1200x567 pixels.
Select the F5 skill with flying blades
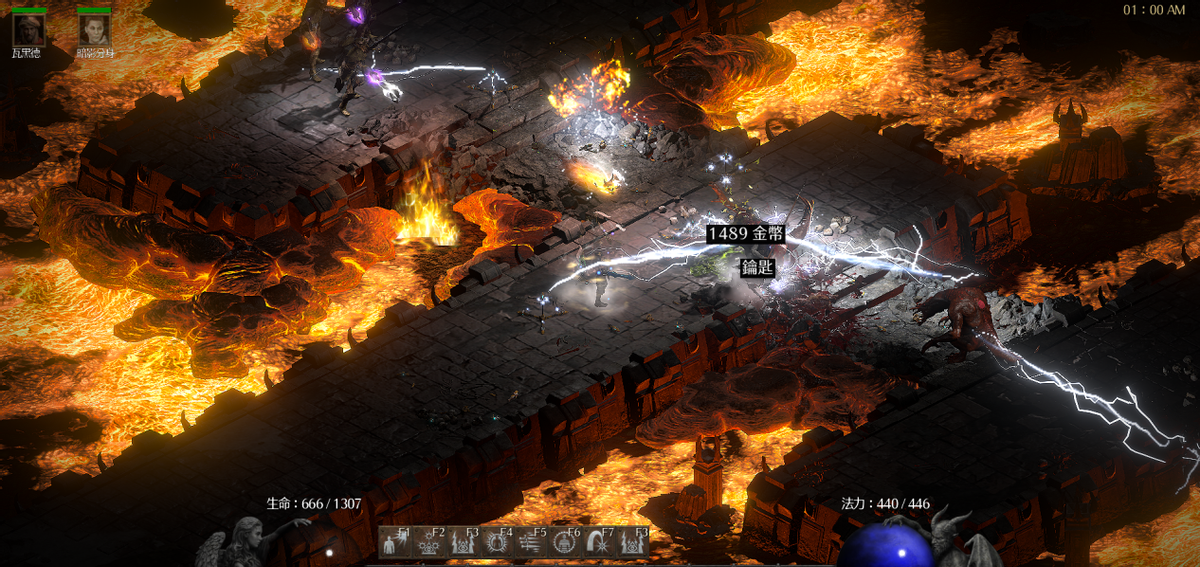531,542
